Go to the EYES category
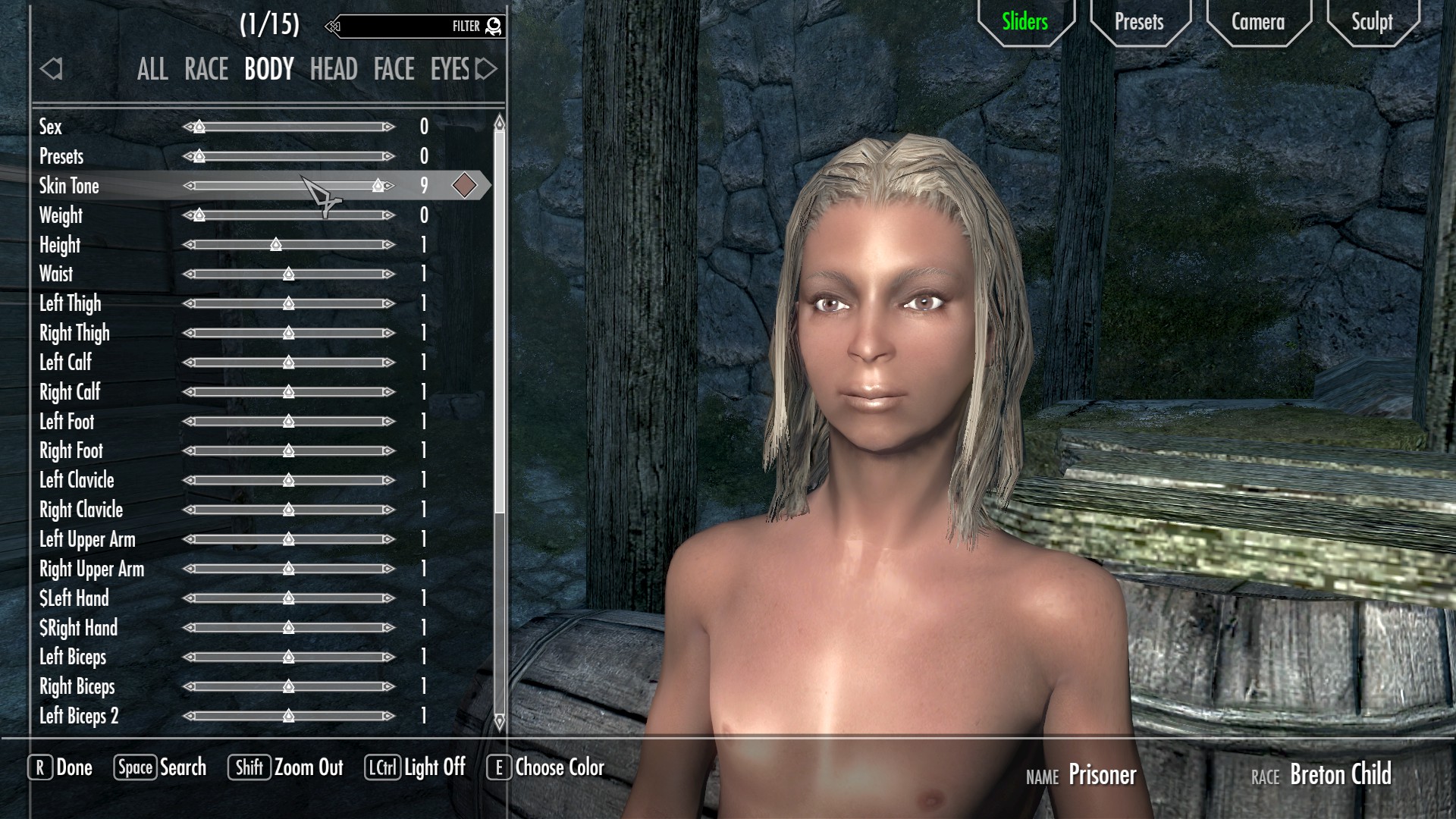Screen dimensions: 1456x819 450,70
